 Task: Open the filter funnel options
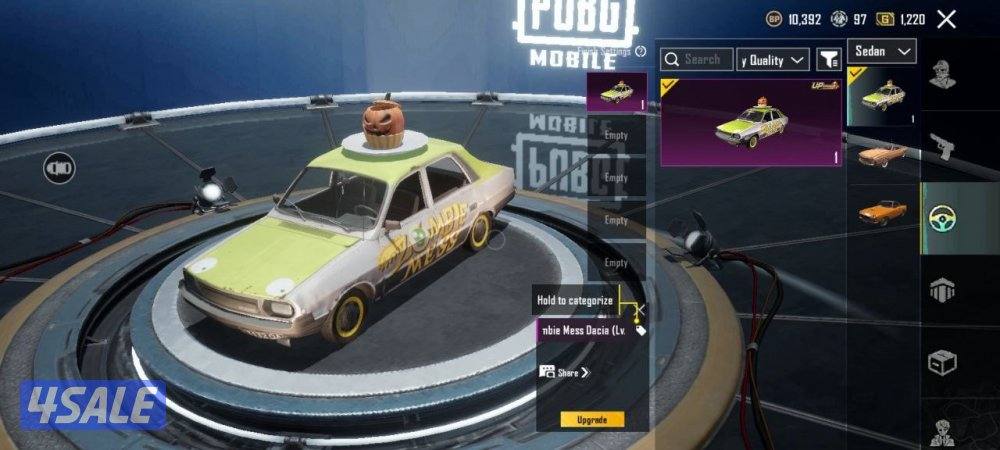click(x=828, y=60)
